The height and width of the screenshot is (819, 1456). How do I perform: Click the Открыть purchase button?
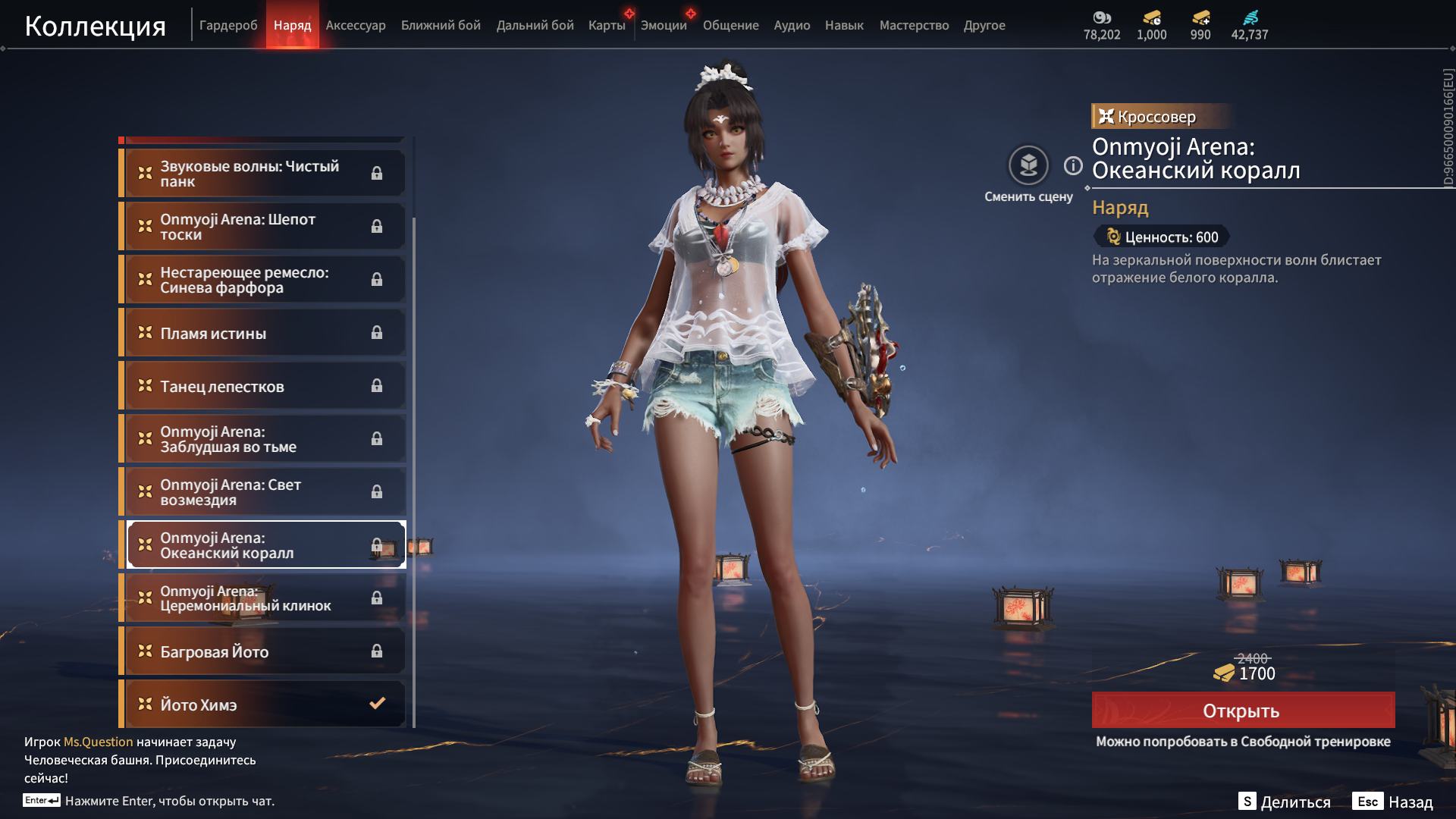click(1242, 711)
